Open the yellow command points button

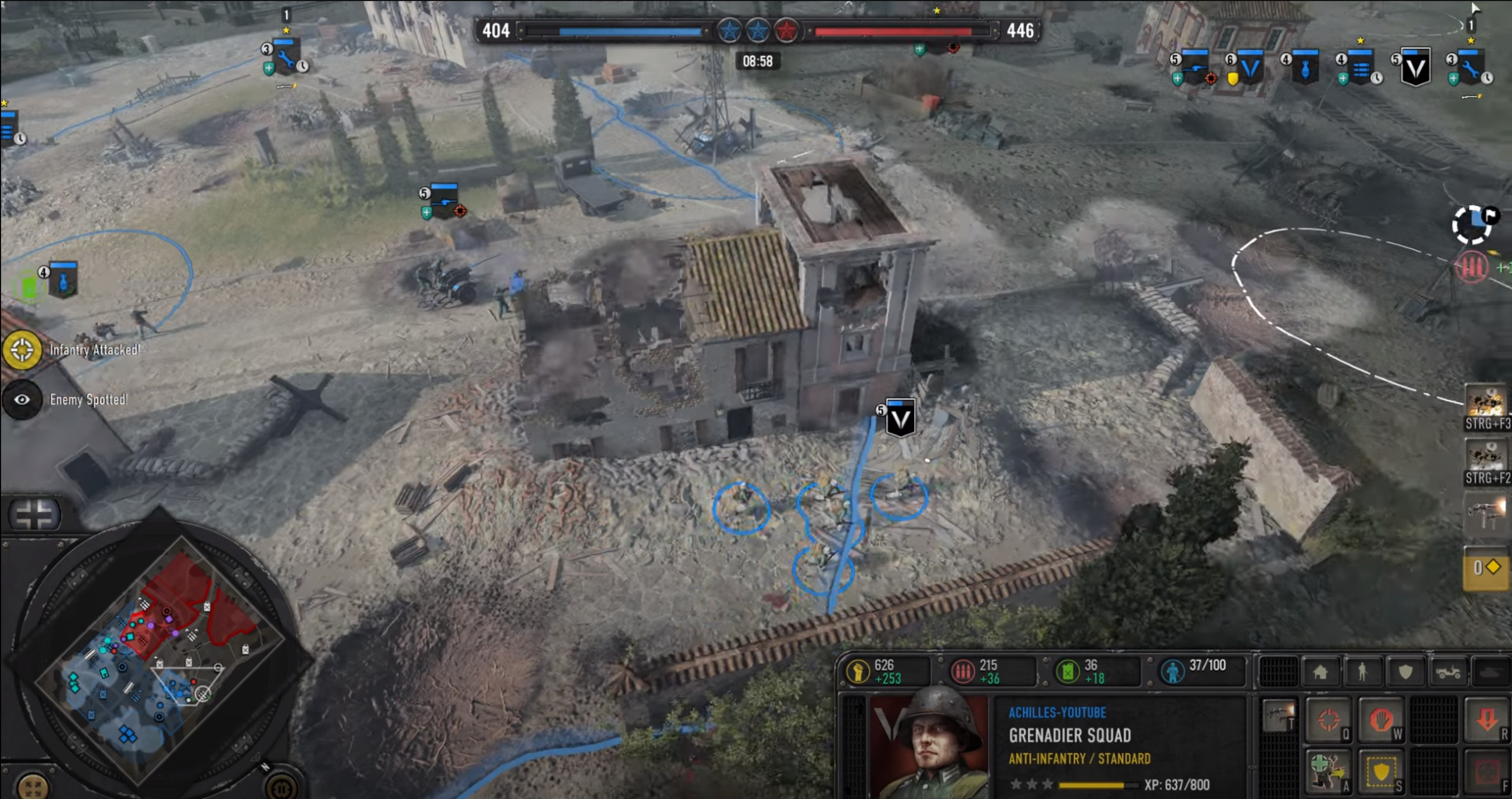1486,568
